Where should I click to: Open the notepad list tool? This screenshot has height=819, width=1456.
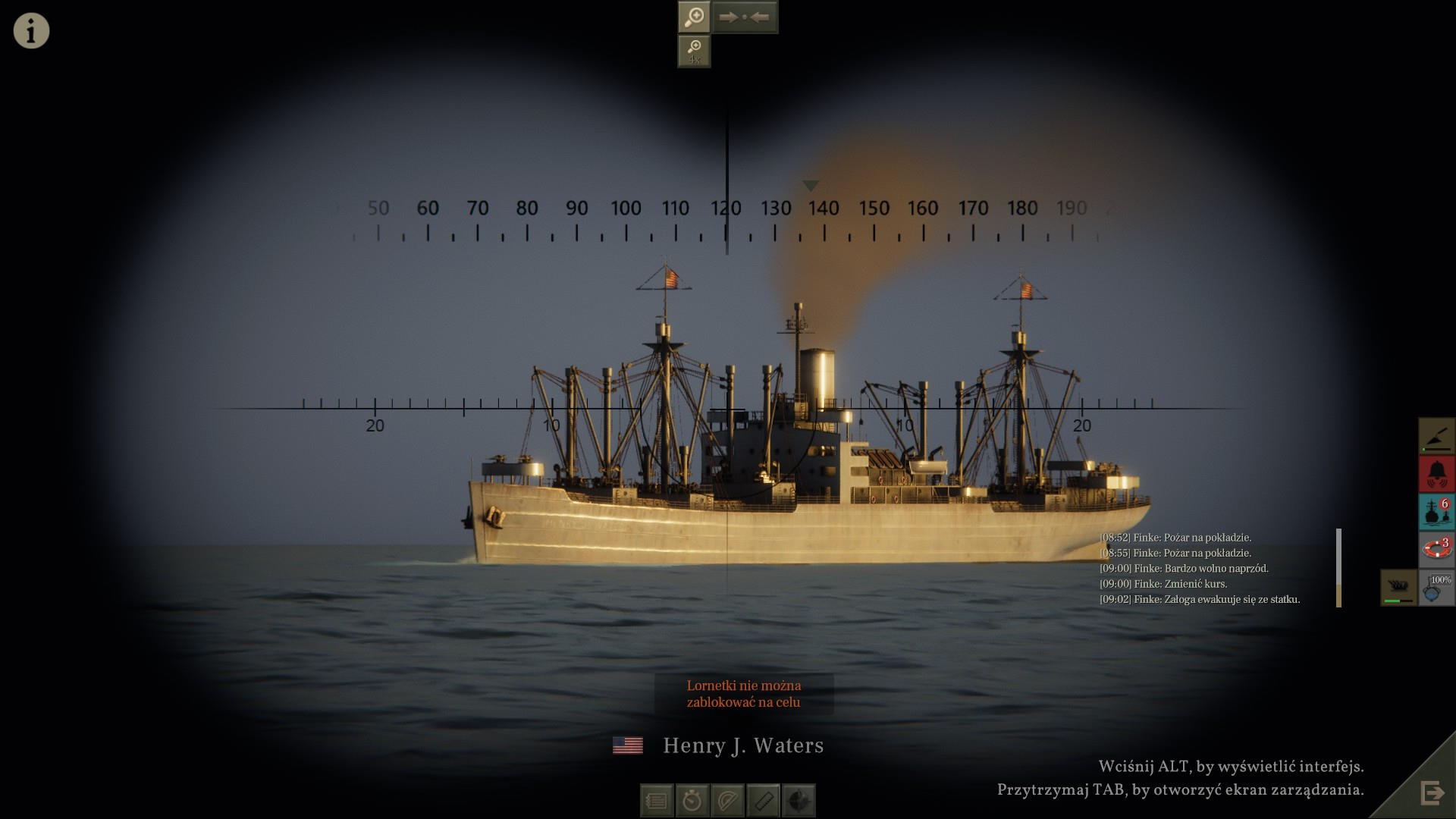tap(657, 801)
